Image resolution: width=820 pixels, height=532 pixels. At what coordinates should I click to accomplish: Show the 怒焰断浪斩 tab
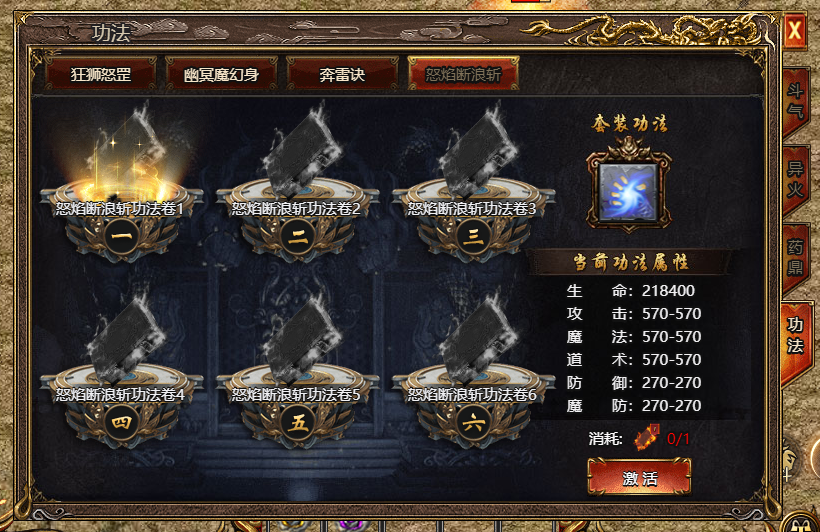click(x=463, y=74)
